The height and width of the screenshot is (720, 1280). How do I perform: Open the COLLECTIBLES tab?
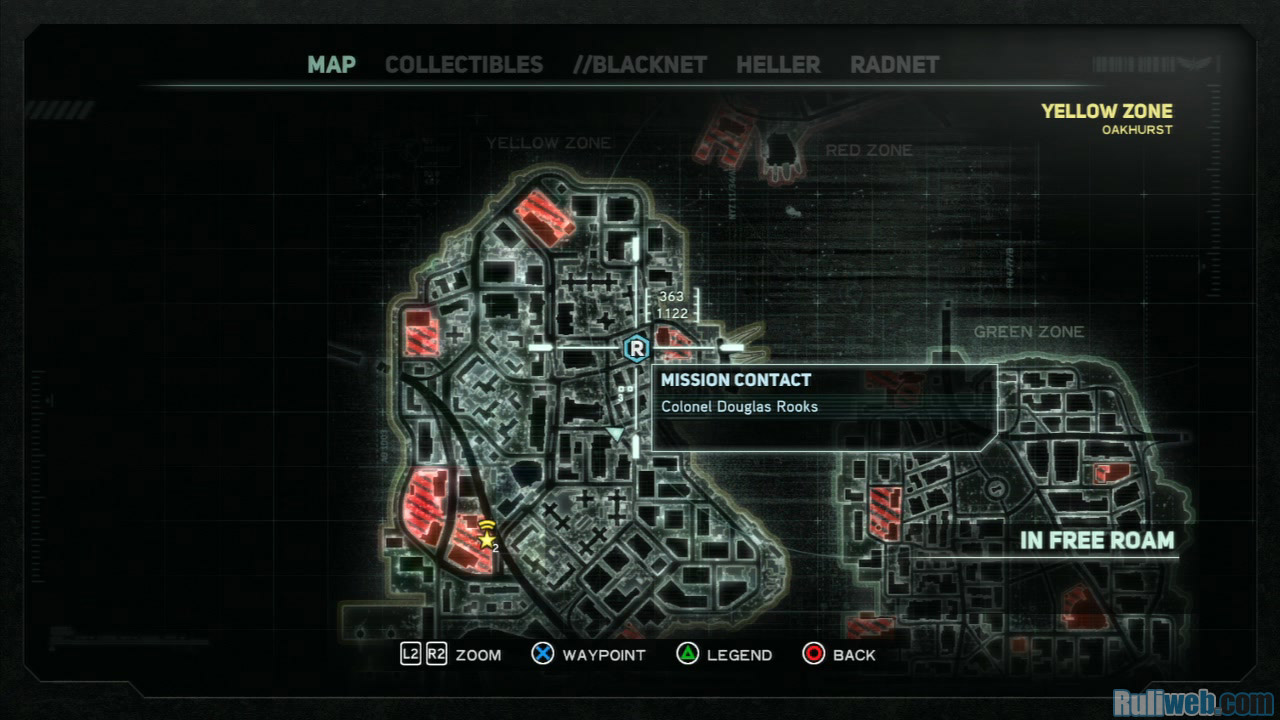point(464,65)
